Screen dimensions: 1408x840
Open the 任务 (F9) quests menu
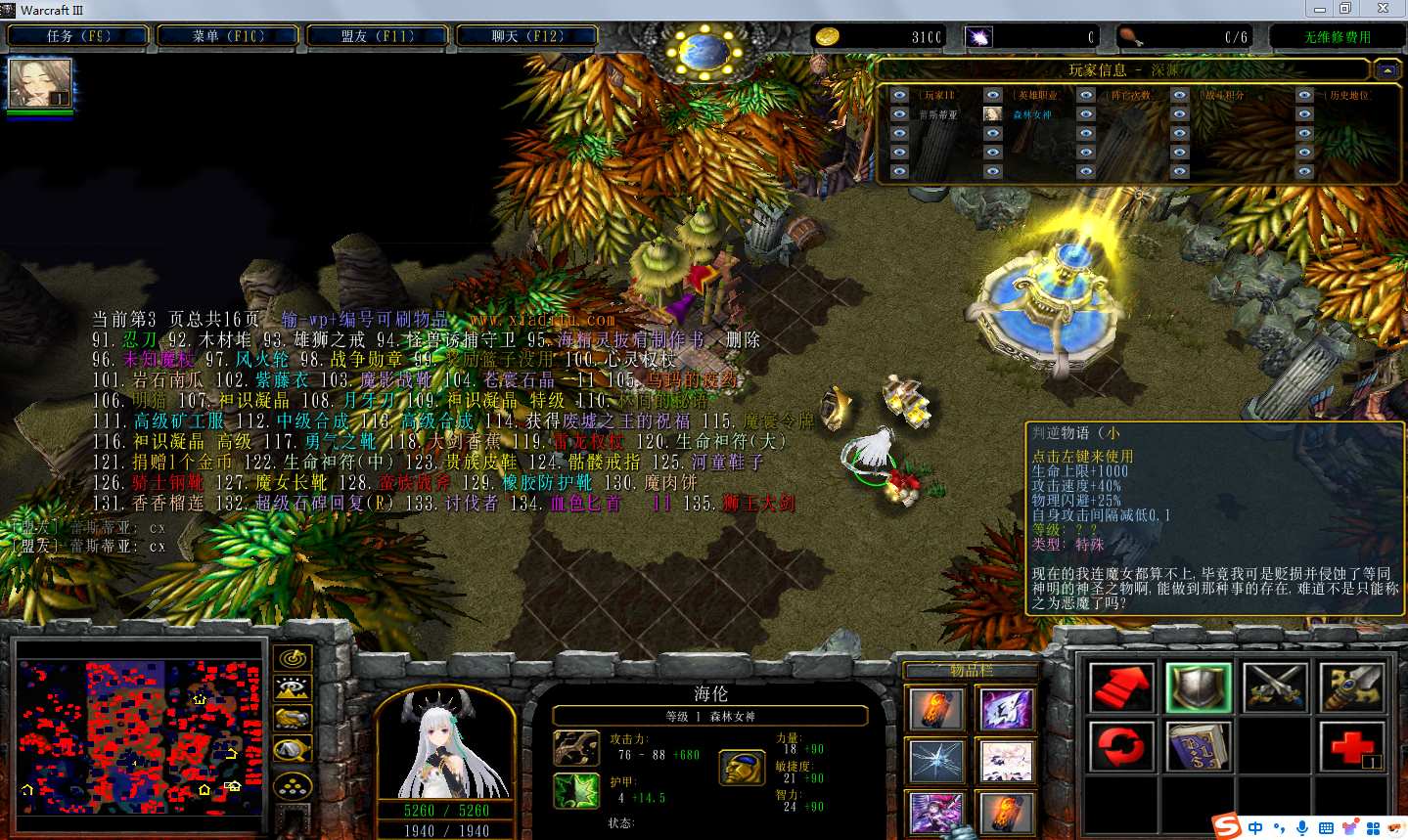tap(78, 36)
